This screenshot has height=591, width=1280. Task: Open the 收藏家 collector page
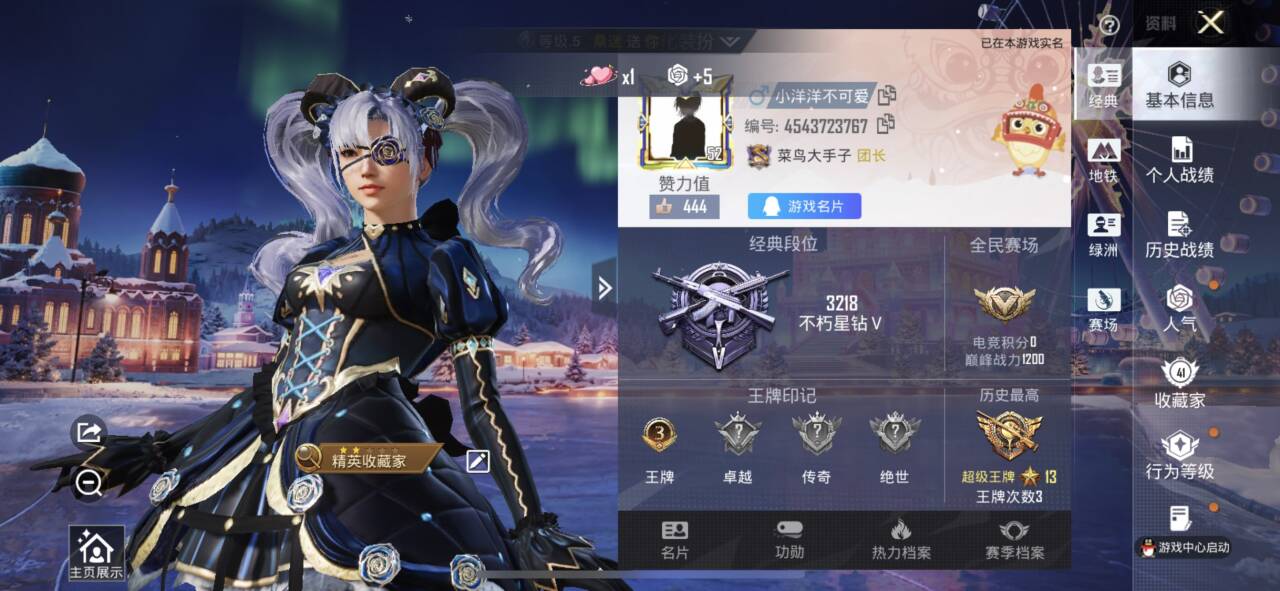pyautogui.click(x=1179, y=385)
